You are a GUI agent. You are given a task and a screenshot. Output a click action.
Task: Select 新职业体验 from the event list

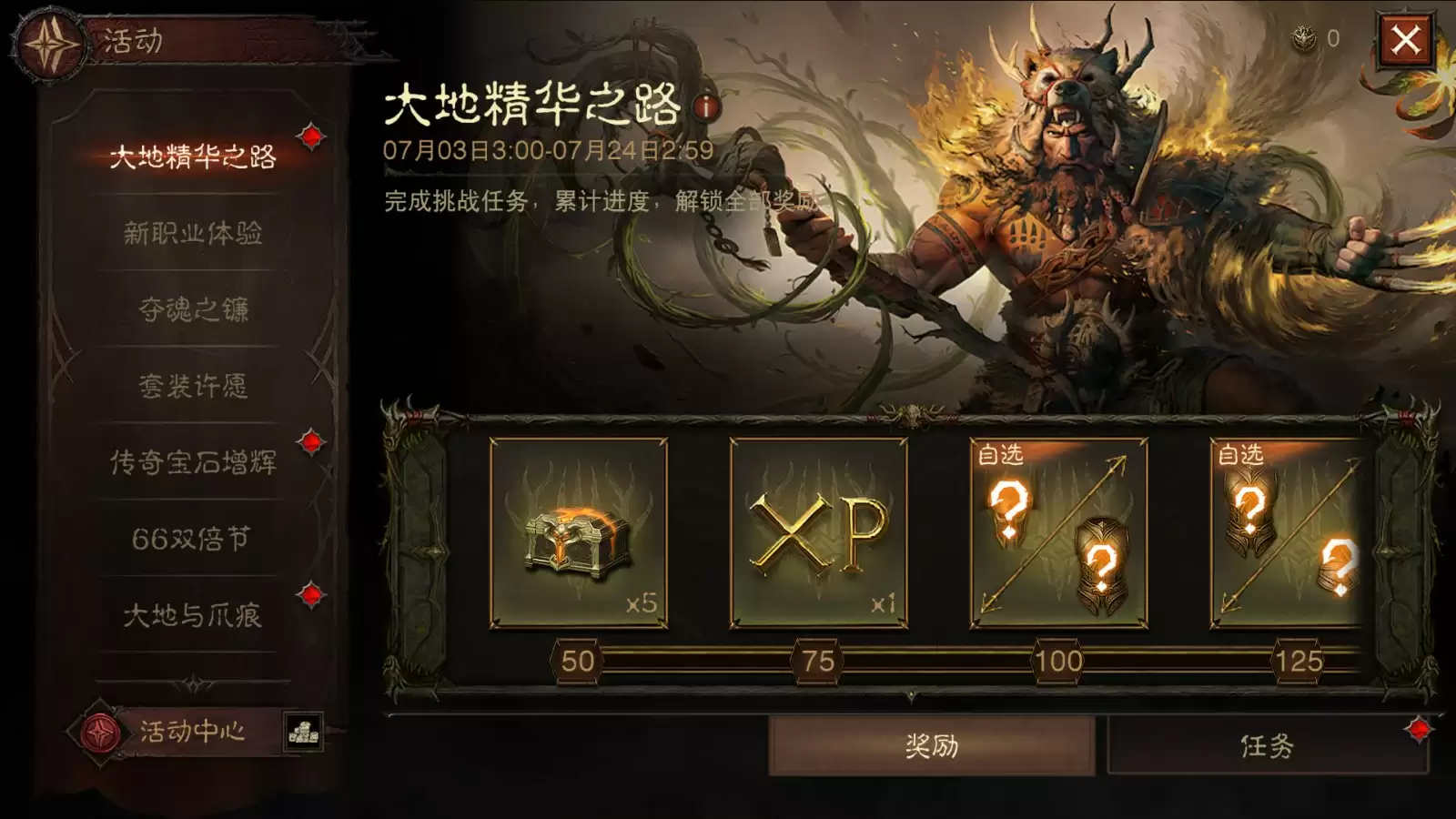click(193, 235)
